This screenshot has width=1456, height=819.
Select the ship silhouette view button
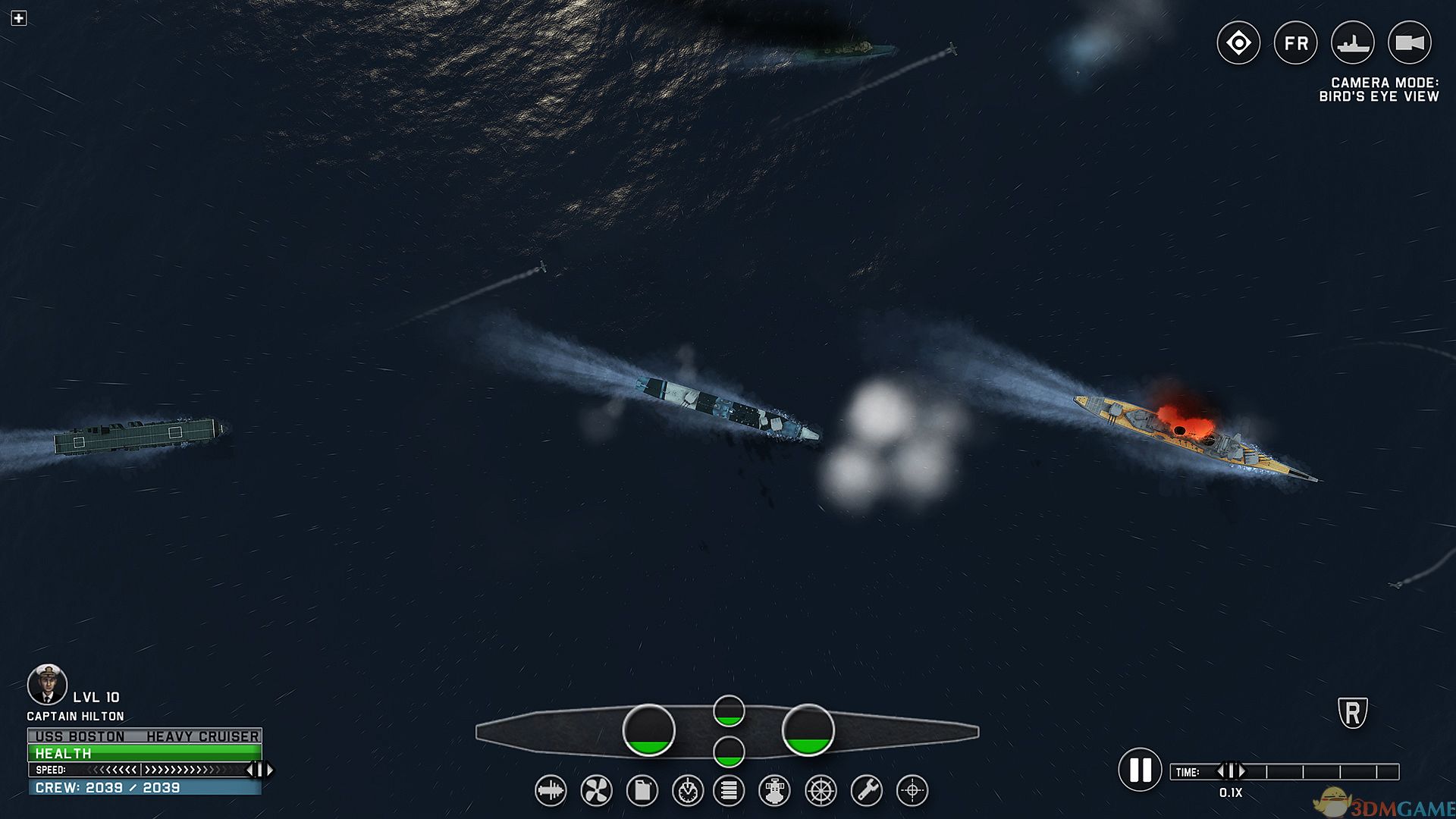pos(1353,43)
